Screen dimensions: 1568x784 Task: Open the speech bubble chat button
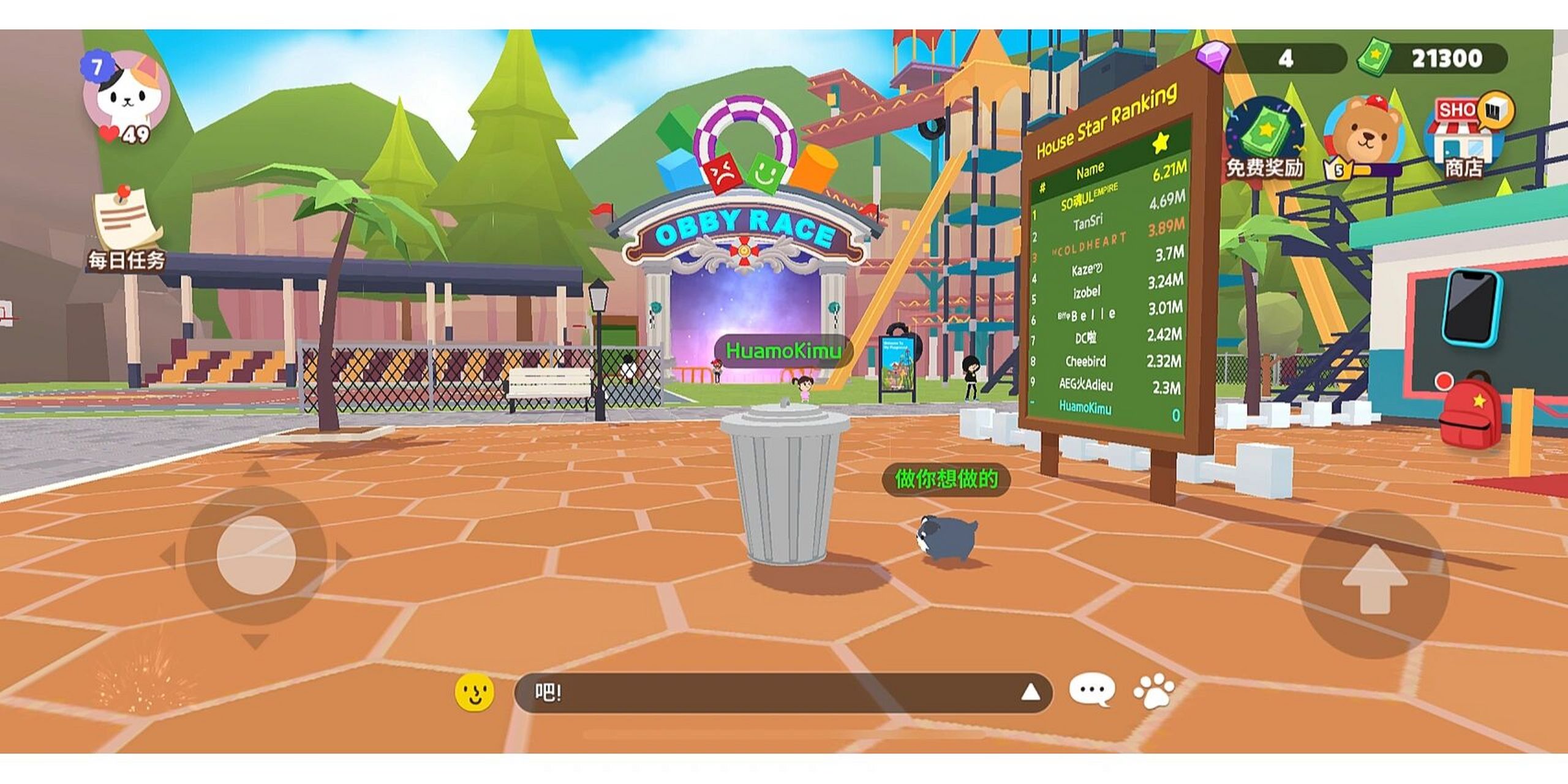tap(1091, 691)
